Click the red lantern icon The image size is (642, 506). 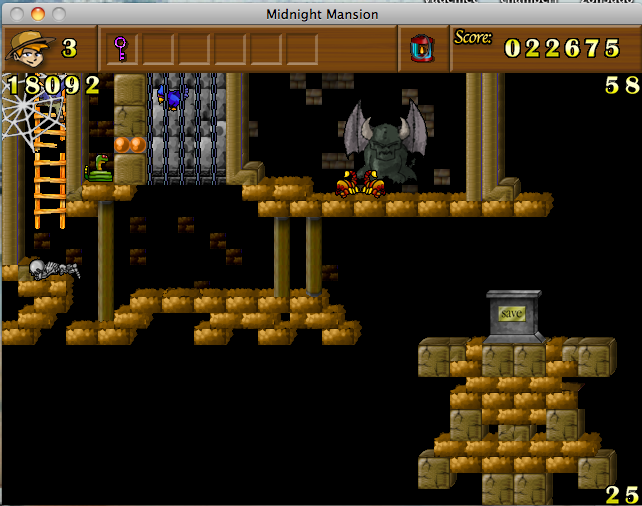point(421,48)
